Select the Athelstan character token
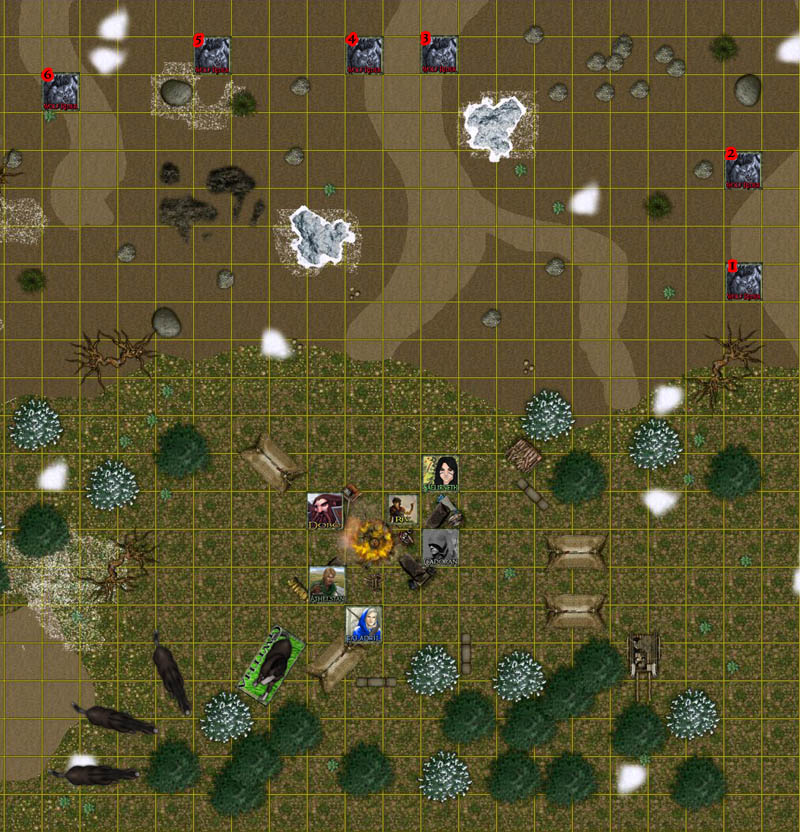Viewport: 800px width, 832px height. (x=327, y=584)
